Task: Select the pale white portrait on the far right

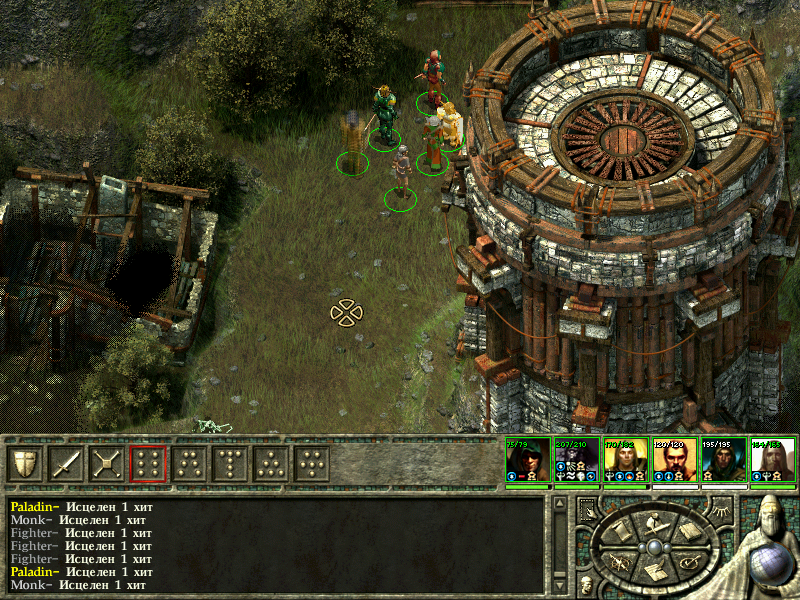Action: [773, 461]
